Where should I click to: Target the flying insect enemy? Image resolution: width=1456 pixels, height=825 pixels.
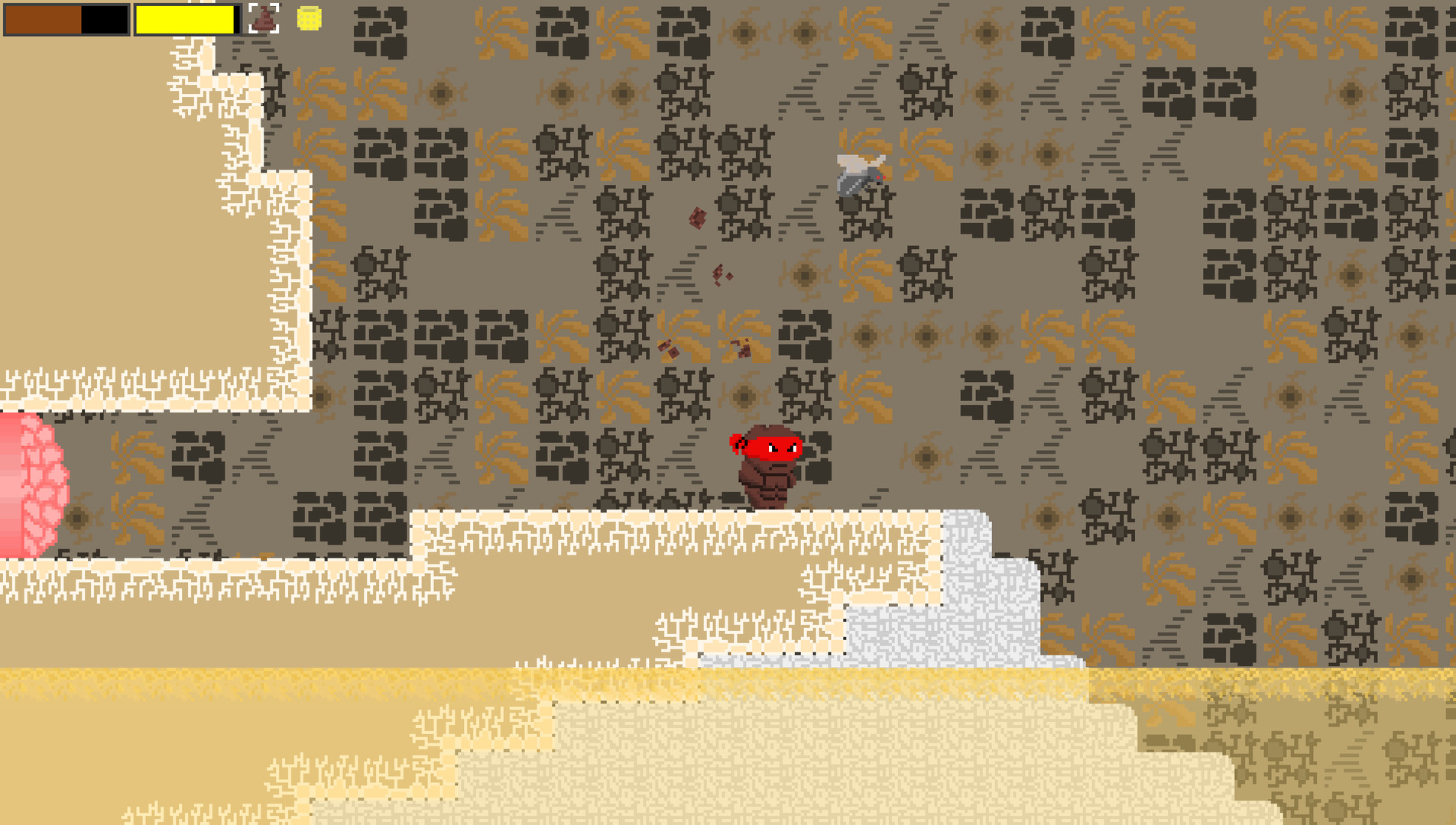coord(861,174)
